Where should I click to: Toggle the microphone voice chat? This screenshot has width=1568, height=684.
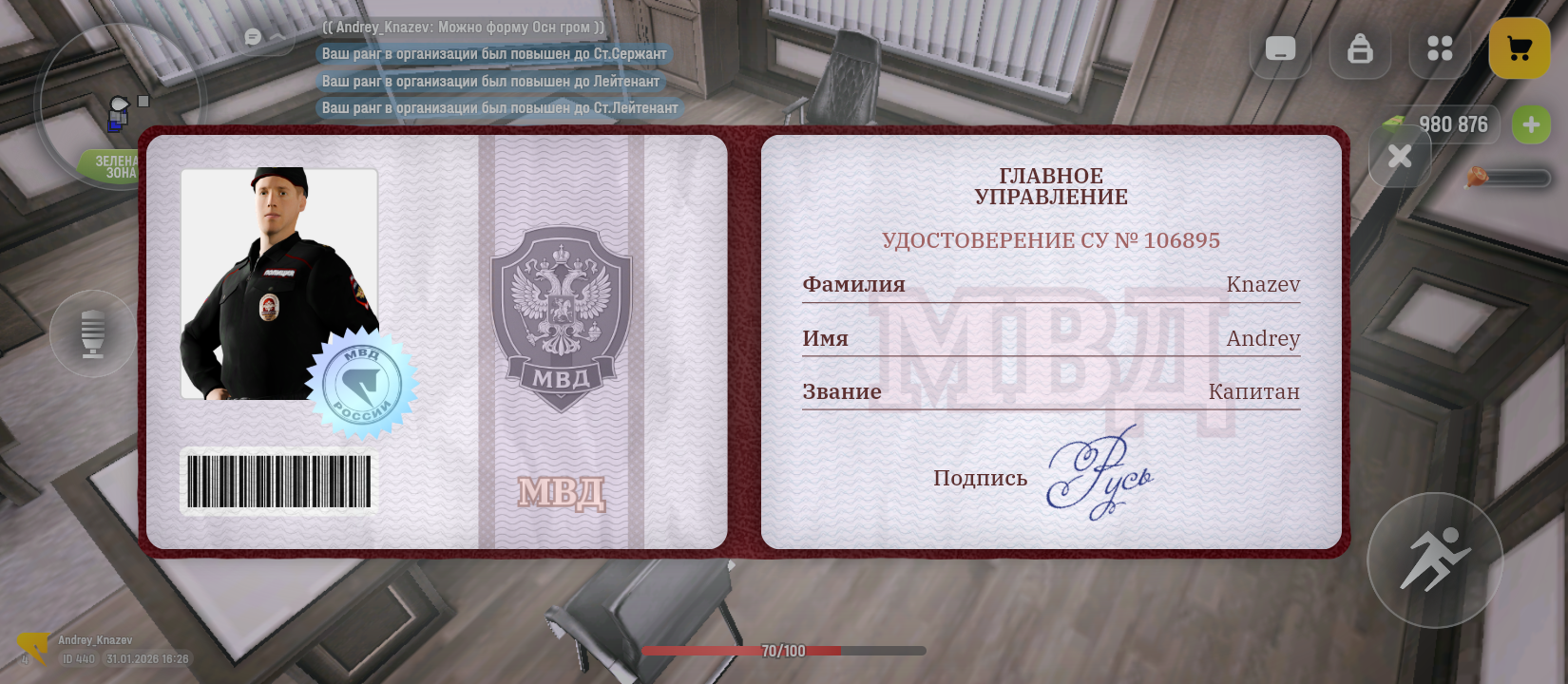pyautogui.click(x=93, y=333)
